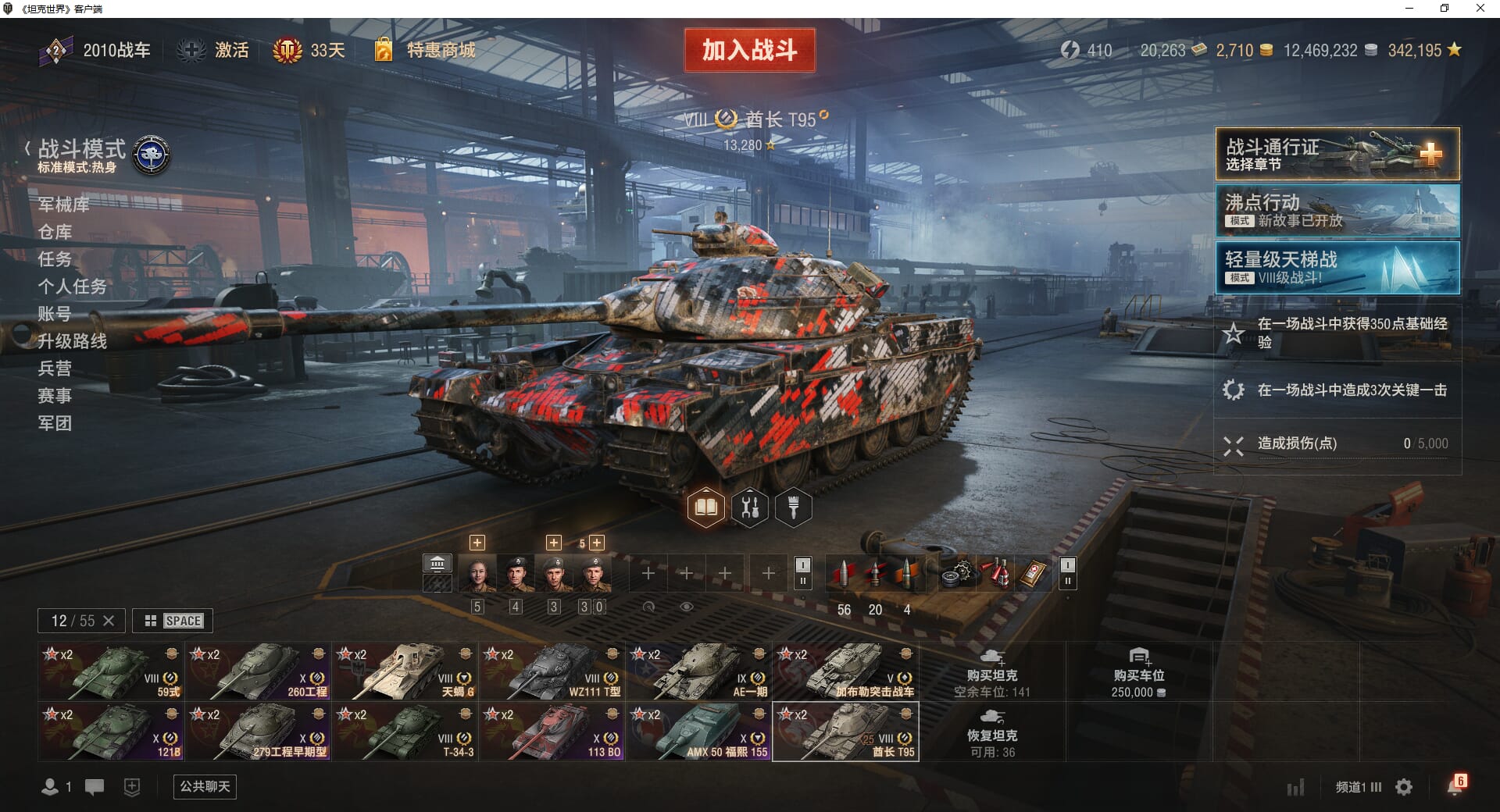Open the 战斗通行证 battle pass banner

pos(1337,154)
